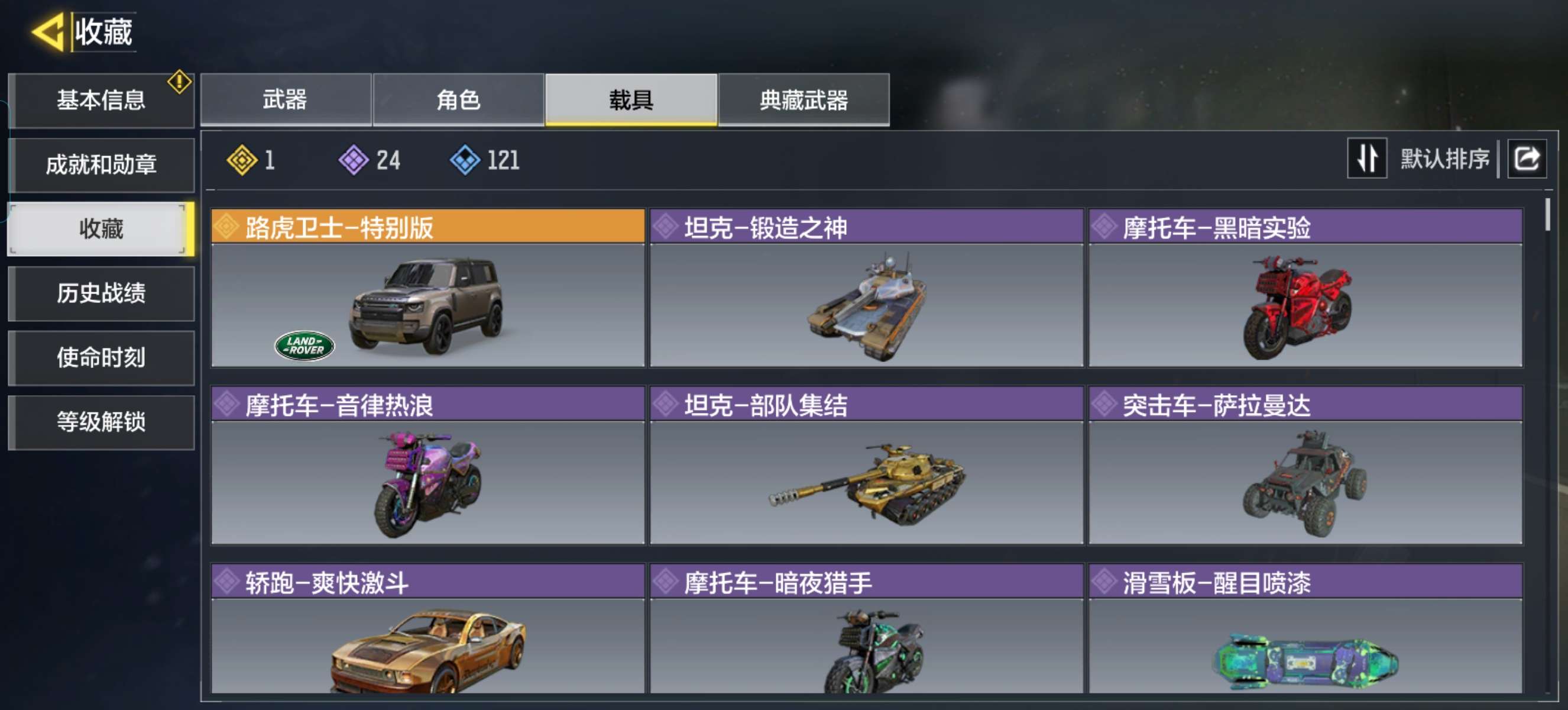Open the 摩托车-音律热浪 motorcycle card

click(427, 465)
